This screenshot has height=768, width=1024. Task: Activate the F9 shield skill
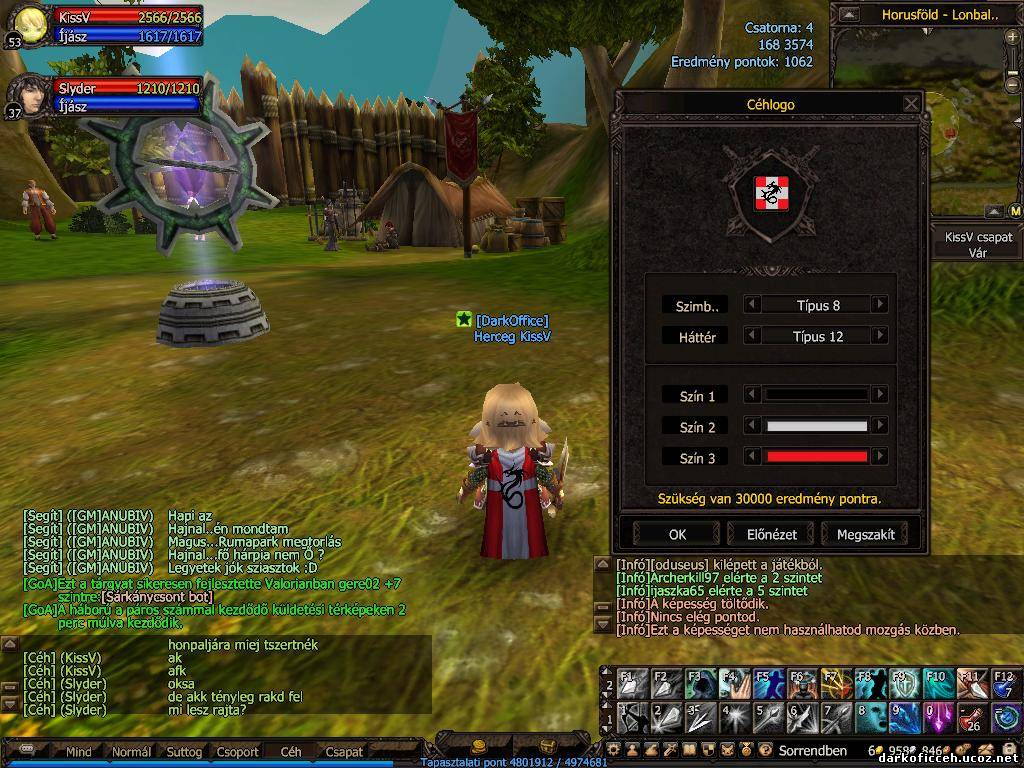click(x=903, y=684)
